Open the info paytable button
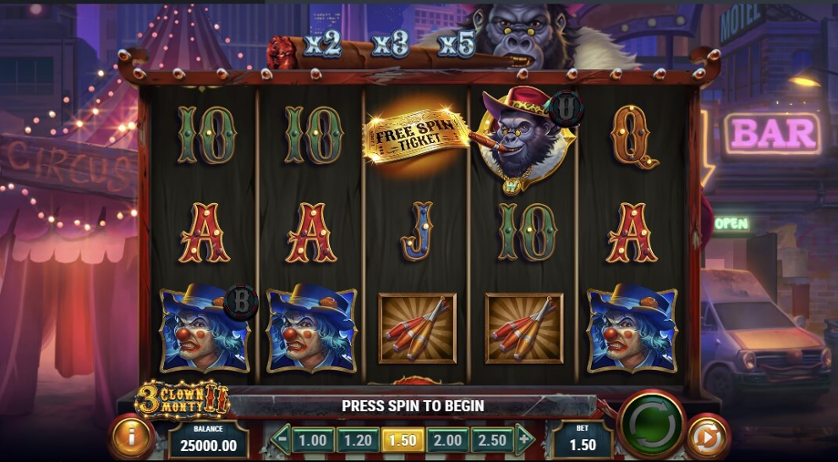The height and width of the screenshot is (462, 838). (x=130, y=438)
